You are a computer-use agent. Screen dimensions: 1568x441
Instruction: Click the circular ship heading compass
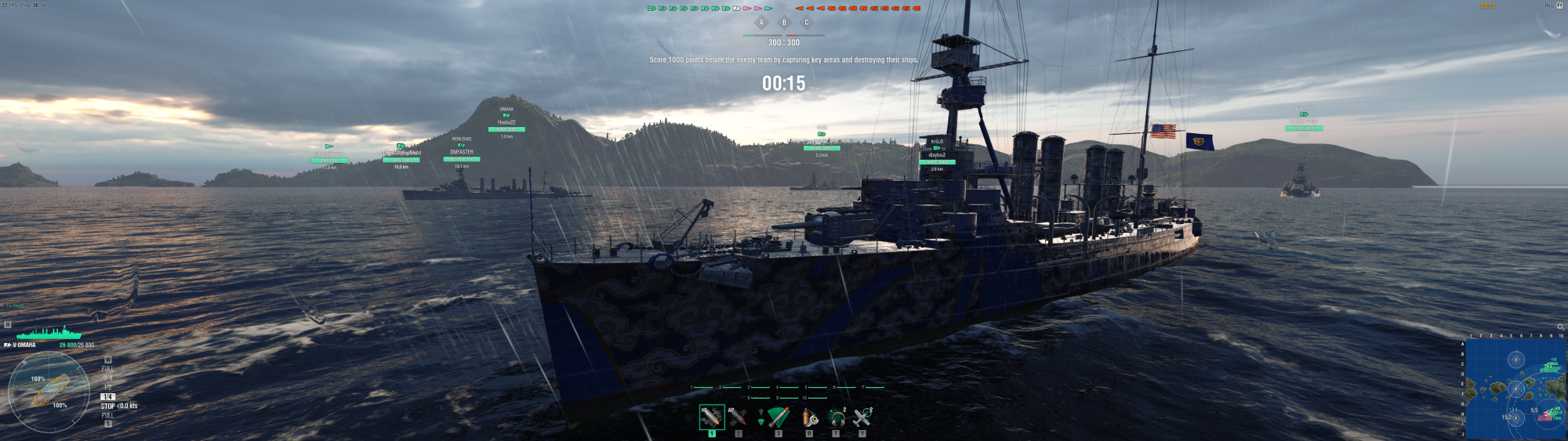pyautogui.click(x=49, y=391)
